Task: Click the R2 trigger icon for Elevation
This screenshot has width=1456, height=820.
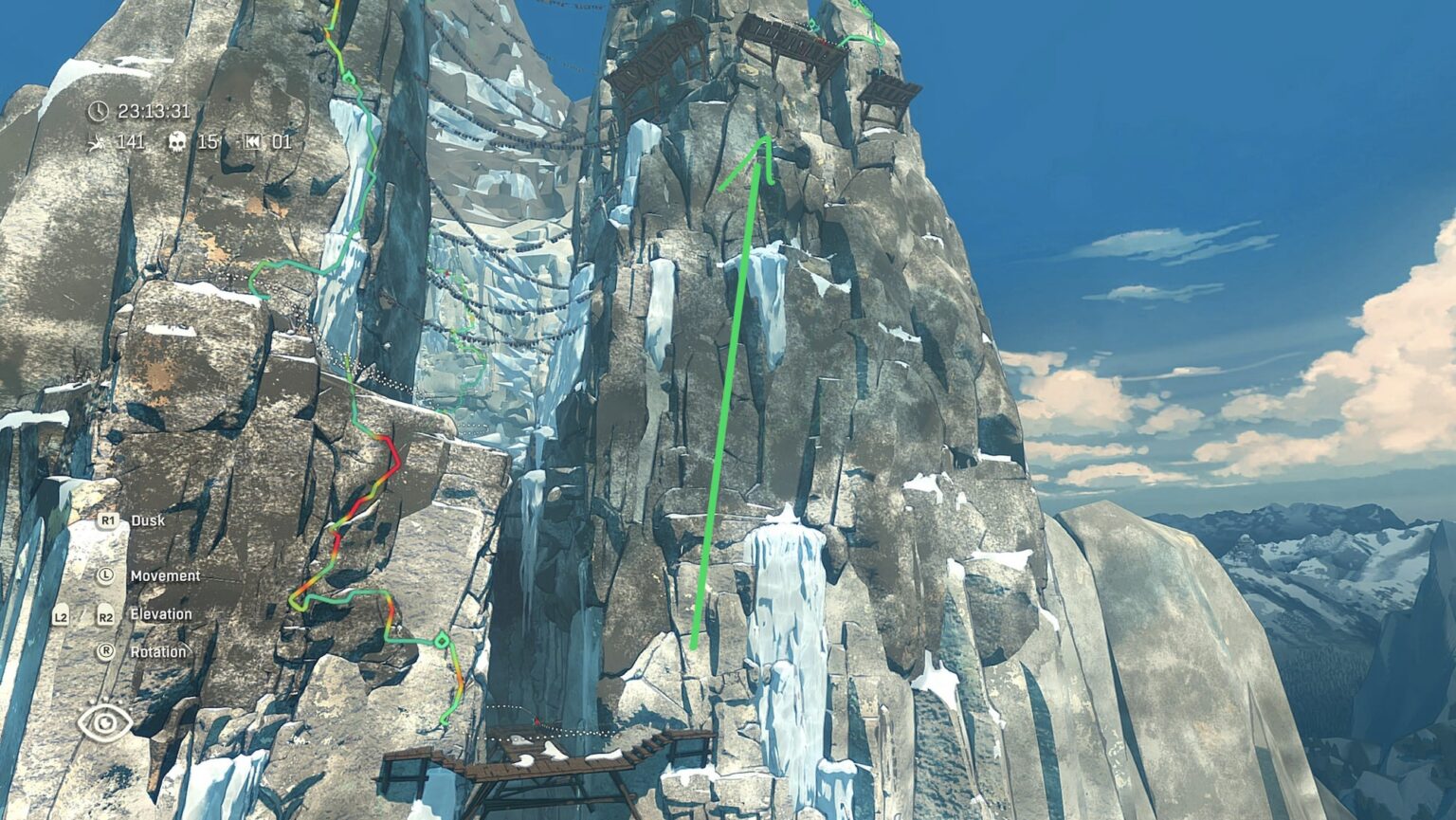Action: pos(104,614)
